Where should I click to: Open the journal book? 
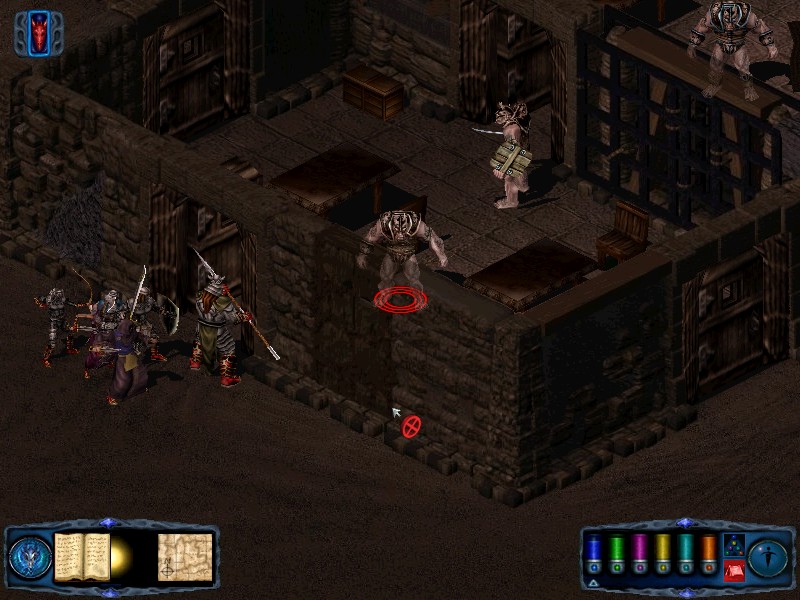(x=81, y=556)
